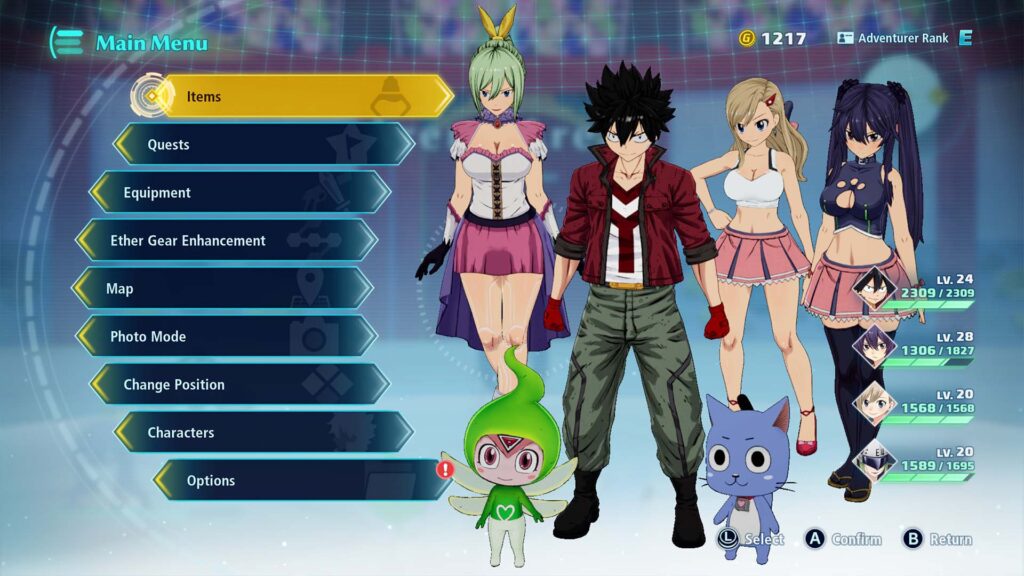Choose Ether Gear Enhancement

pyautogui.click(x=226, y=241)
